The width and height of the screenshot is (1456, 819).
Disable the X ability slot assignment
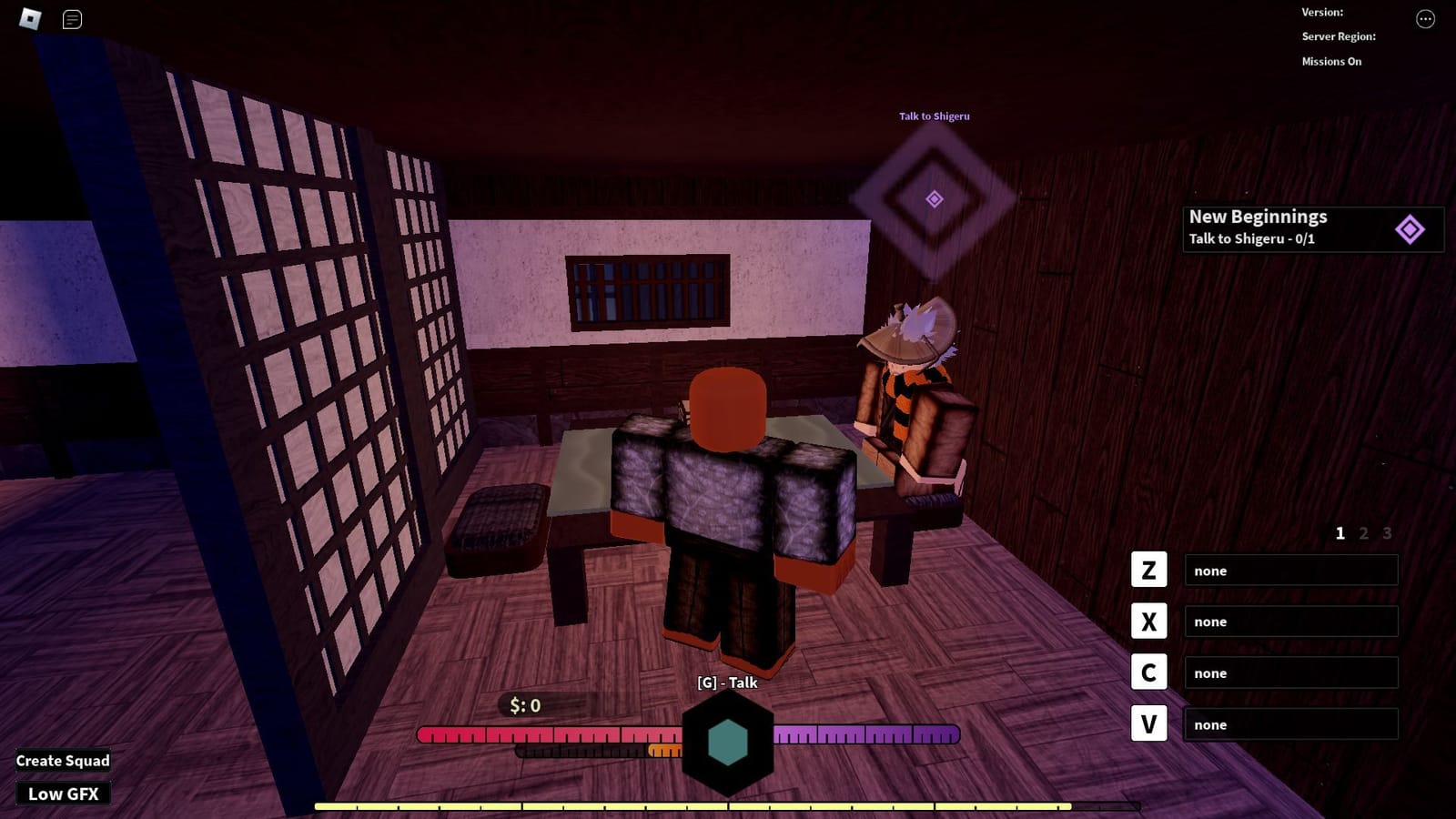point(1290,621)
